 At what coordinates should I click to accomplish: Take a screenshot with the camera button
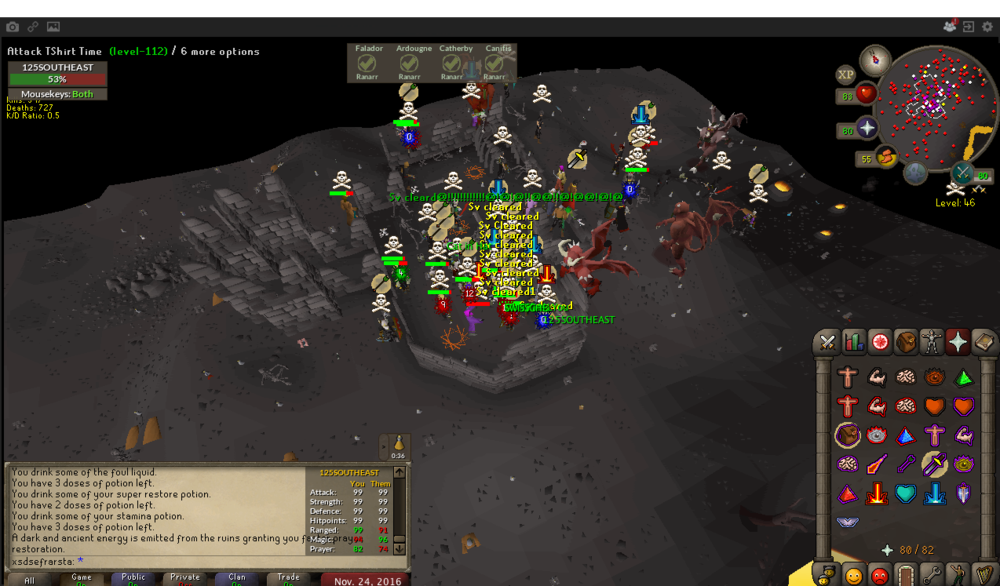(13, 25)
